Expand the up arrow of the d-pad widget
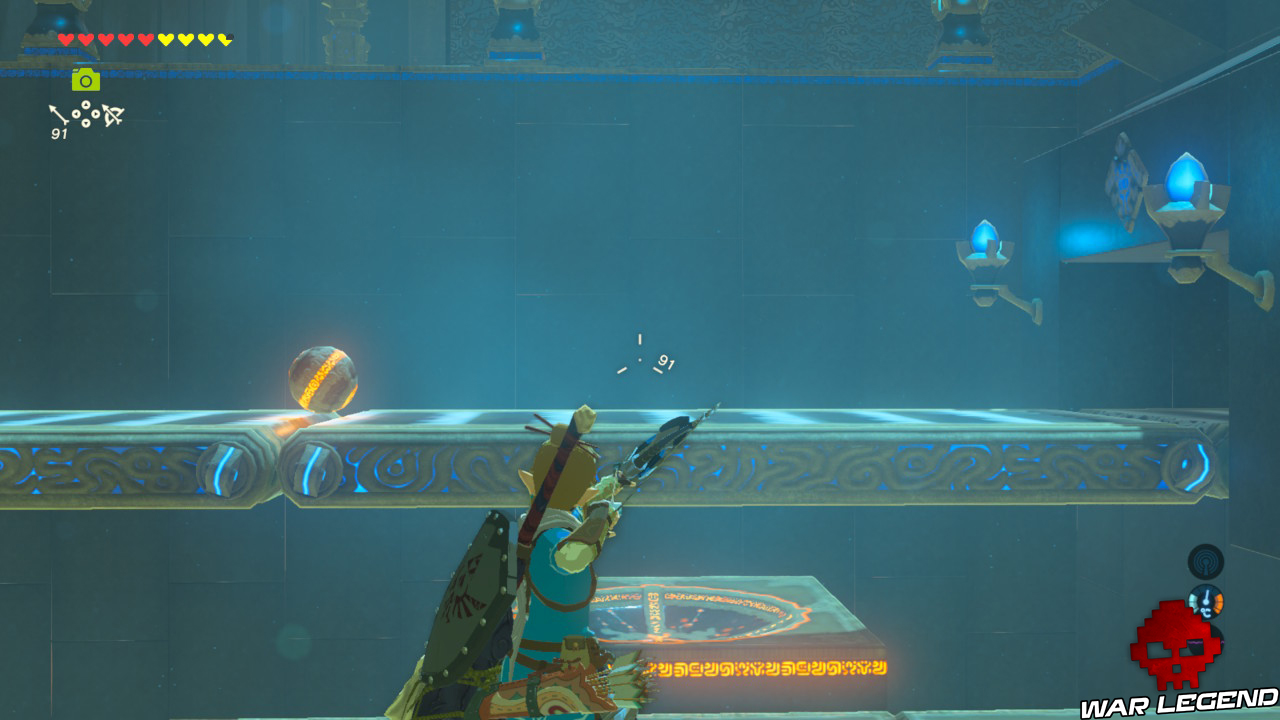Image resolution: width=1280 pixels, height=720 pixels. pos(86,105)
